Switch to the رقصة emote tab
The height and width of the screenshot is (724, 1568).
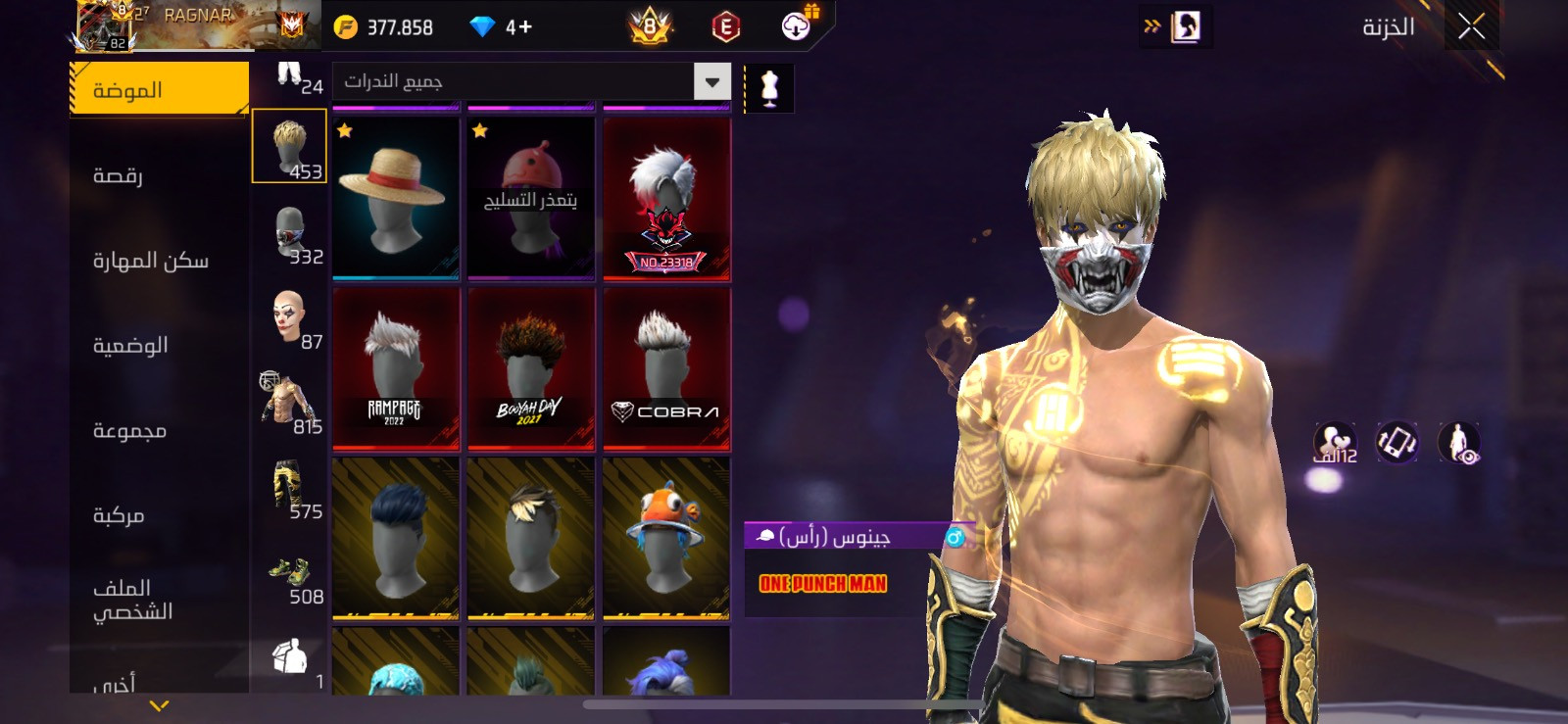click(x=159, y=175)
